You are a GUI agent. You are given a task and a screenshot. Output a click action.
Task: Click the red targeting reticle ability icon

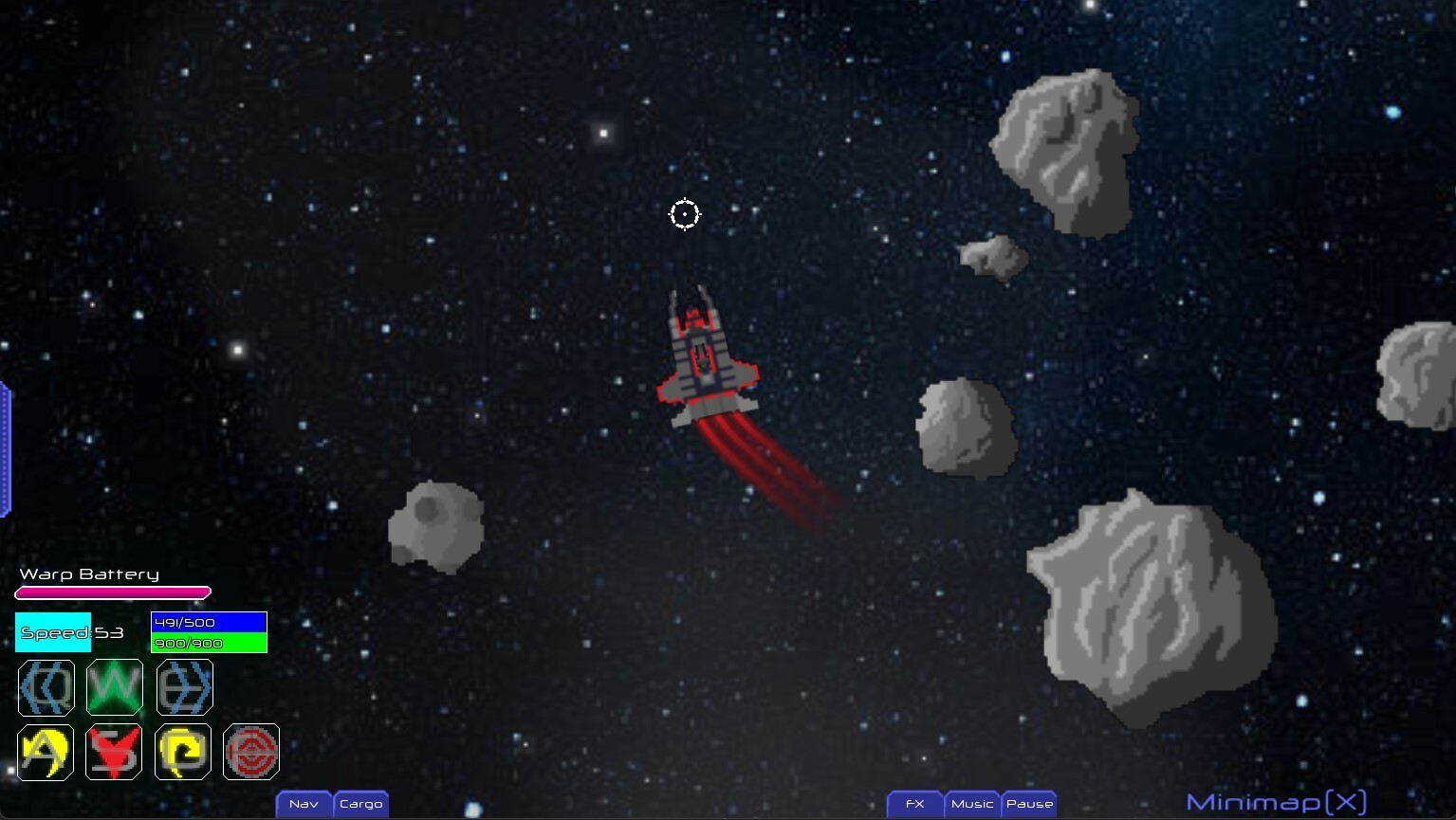click(x=251, y=752)
